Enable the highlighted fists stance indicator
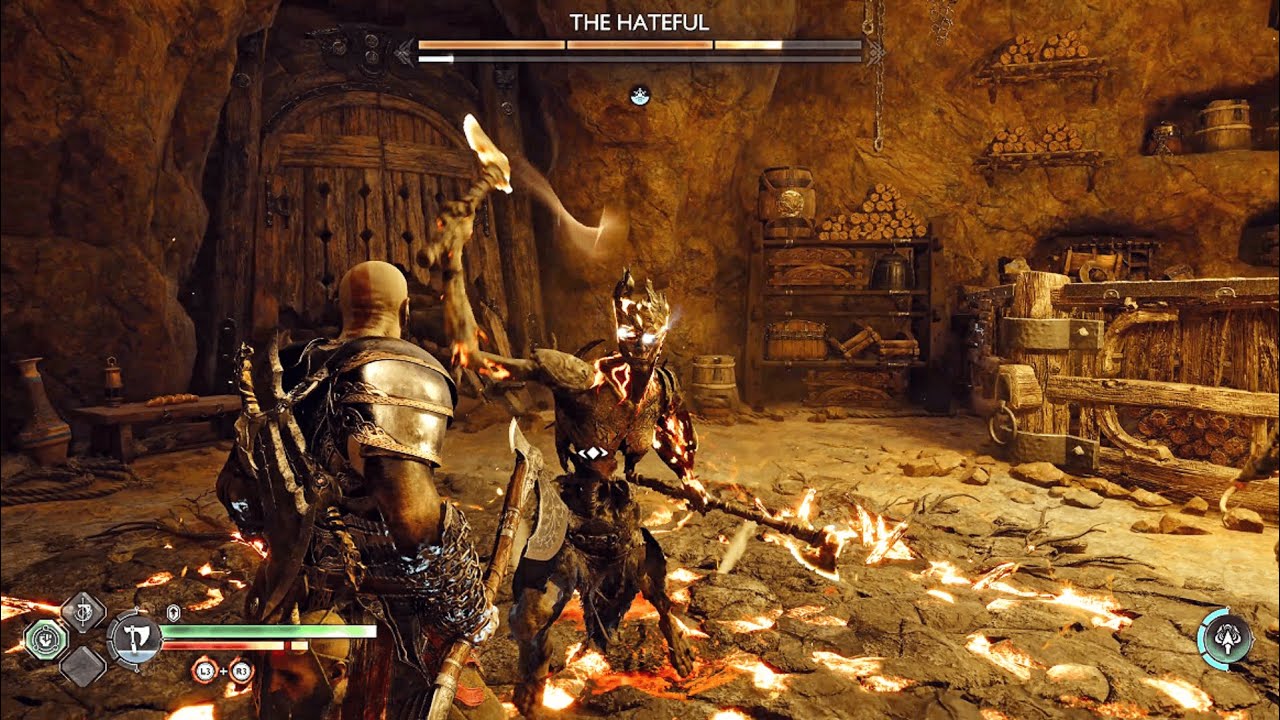This screenshot has height=720, width=1280. coord(48,640)
